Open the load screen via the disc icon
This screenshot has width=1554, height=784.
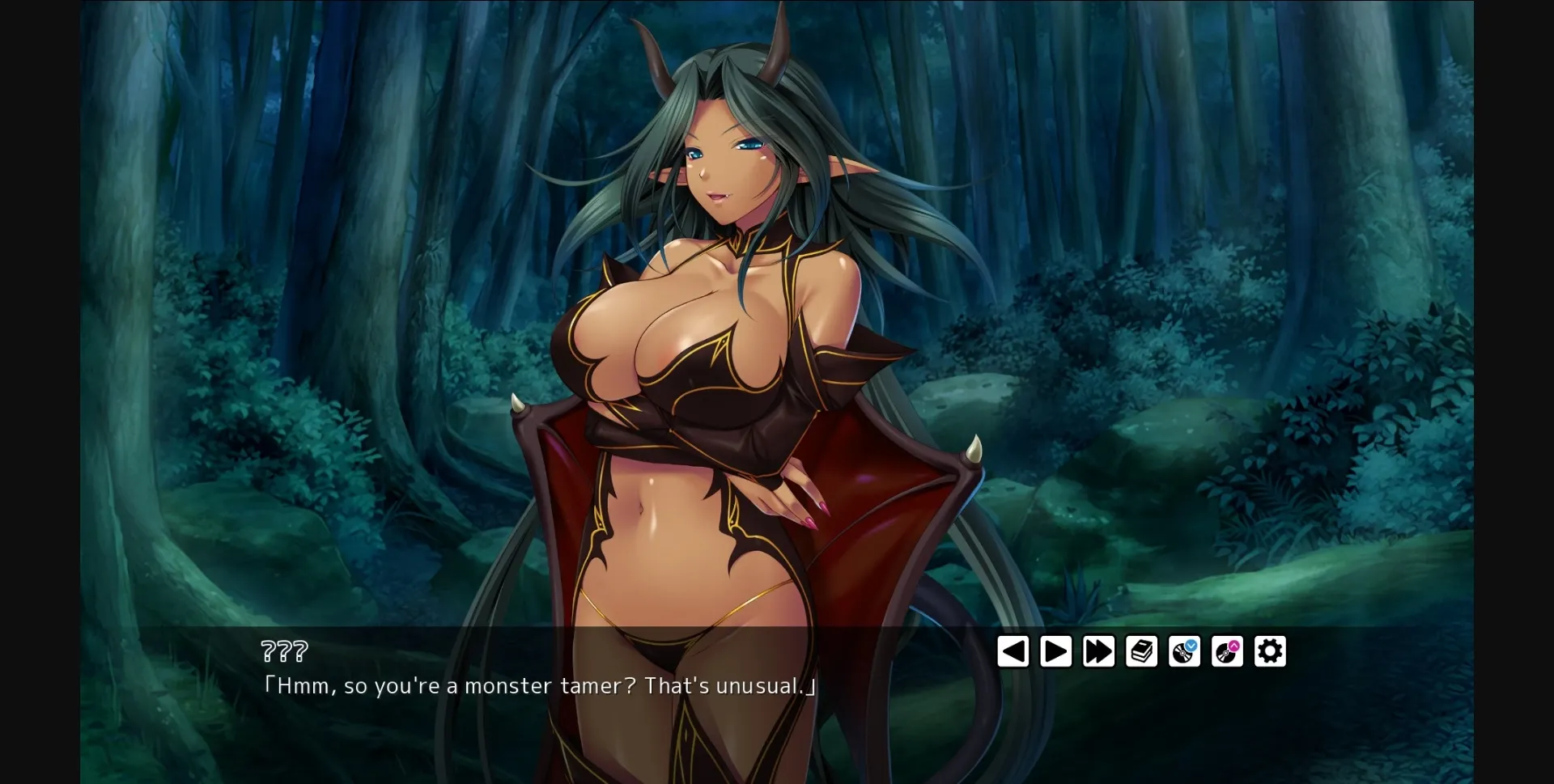point(1227,653)
